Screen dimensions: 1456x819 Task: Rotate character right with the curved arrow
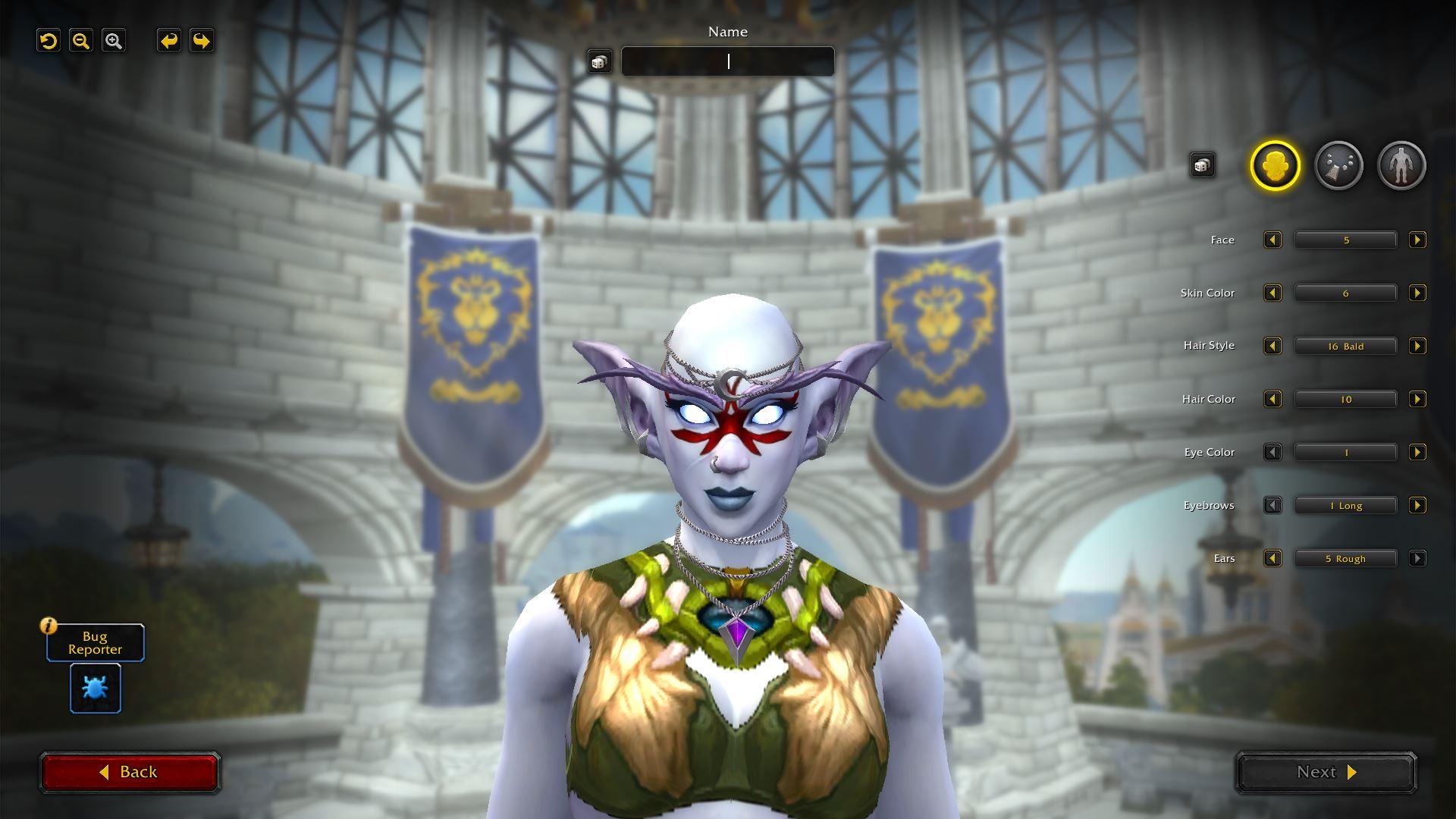(201, 41)
